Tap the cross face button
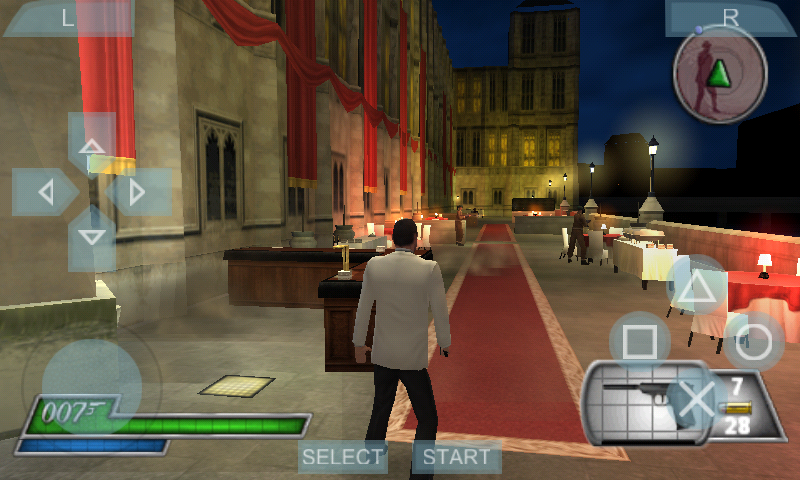This screenshot has width=800, height=480. tap(697, 398)
